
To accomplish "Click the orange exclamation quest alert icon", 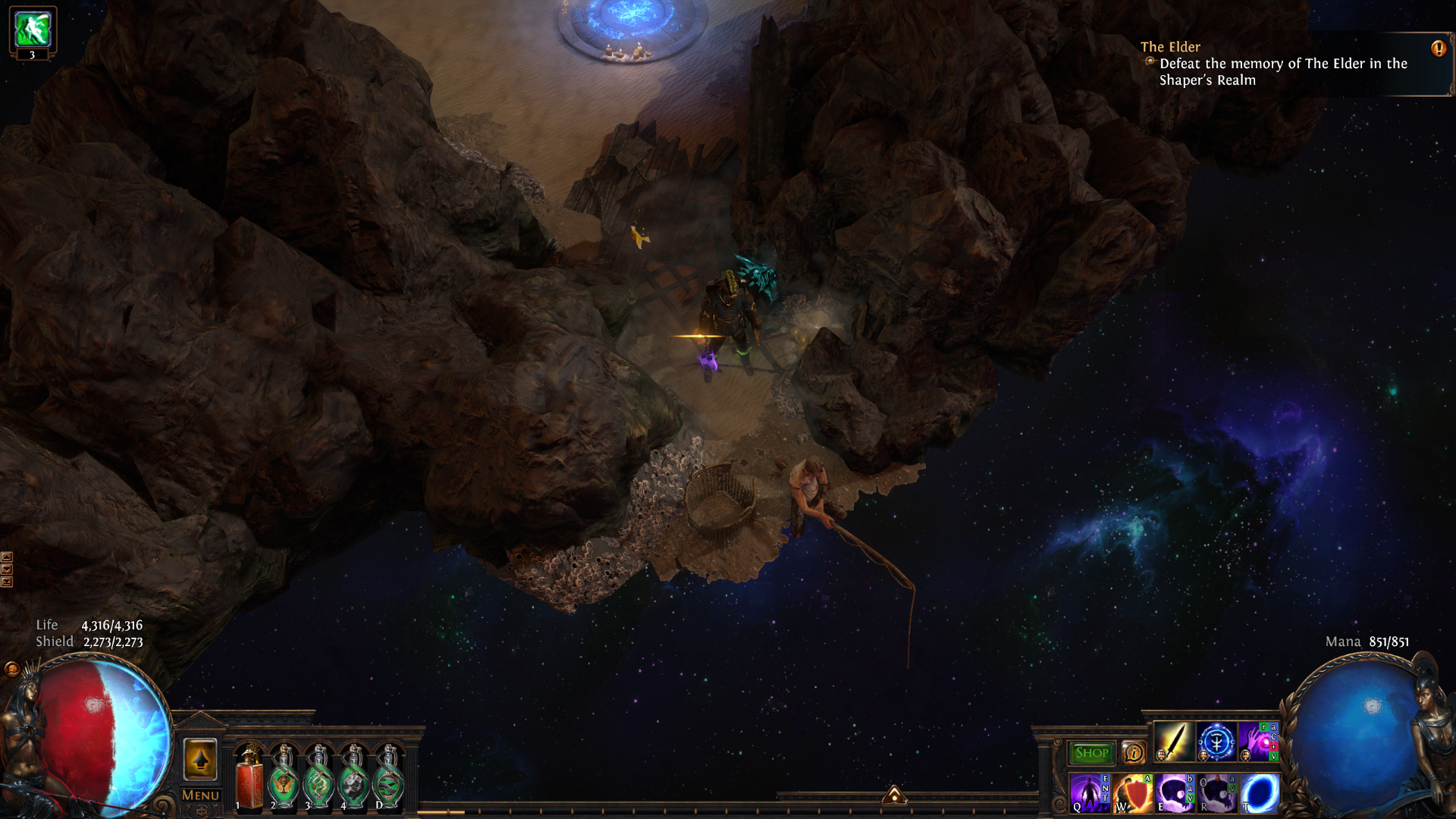I will pos(1438,49).
